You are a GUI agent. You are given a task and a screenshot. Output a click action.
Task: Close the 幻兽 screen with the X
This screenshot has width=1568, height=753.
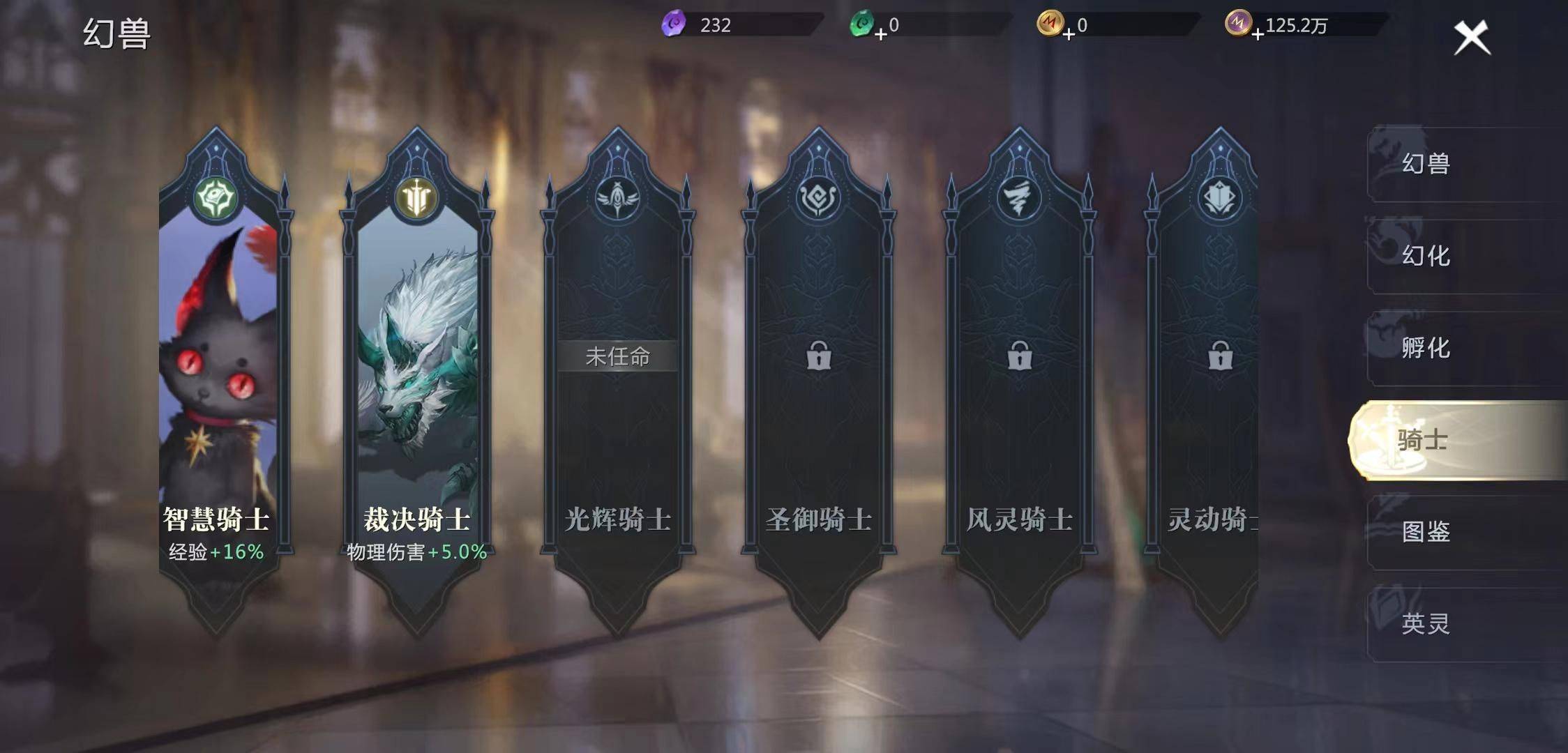pos(1472,37)
